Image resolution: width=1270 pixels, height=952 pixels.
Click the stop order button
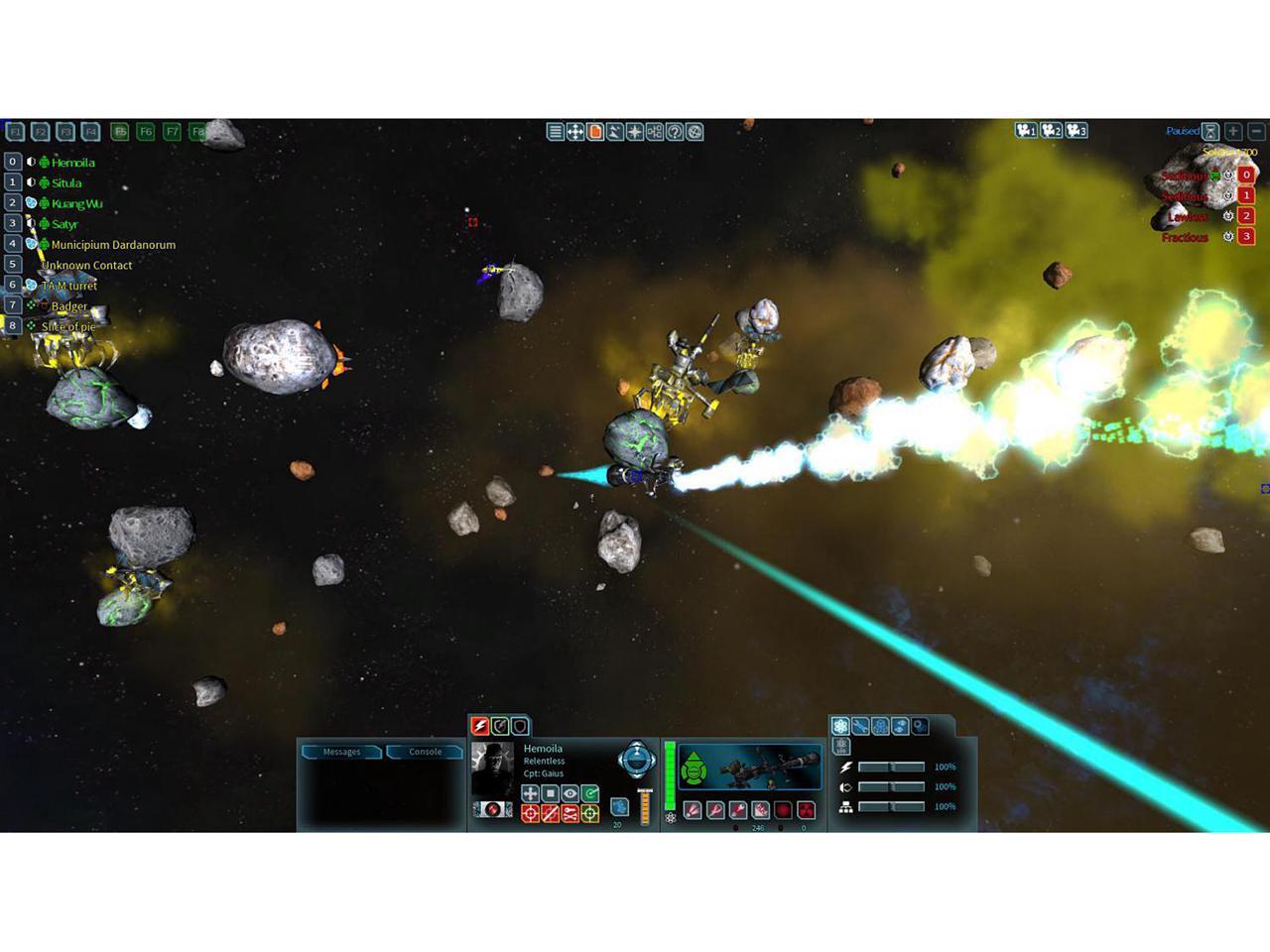click(x=551, y=793)
